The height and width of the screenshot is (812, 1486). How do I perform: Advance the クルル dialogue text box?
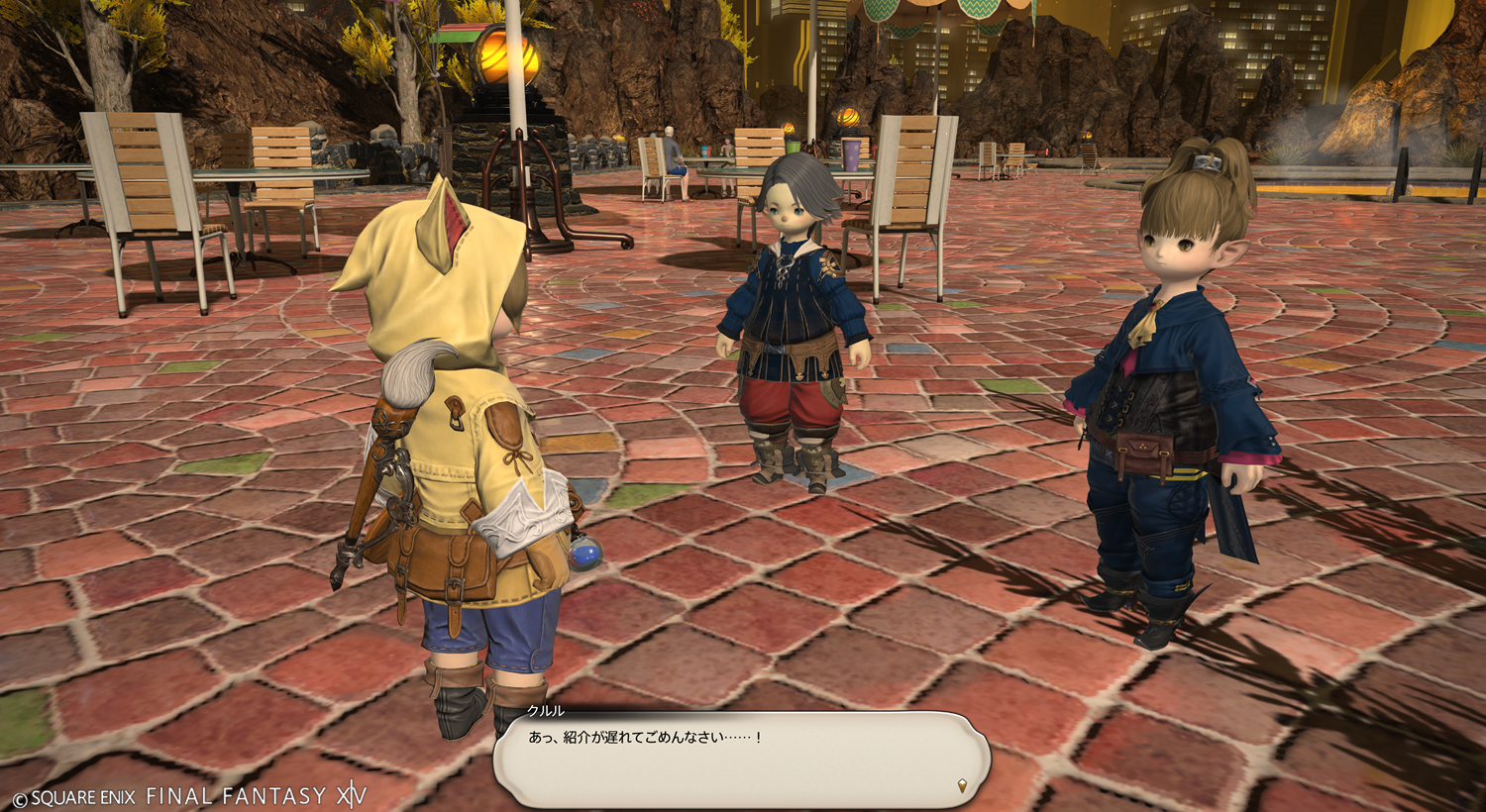coord(741,760)
